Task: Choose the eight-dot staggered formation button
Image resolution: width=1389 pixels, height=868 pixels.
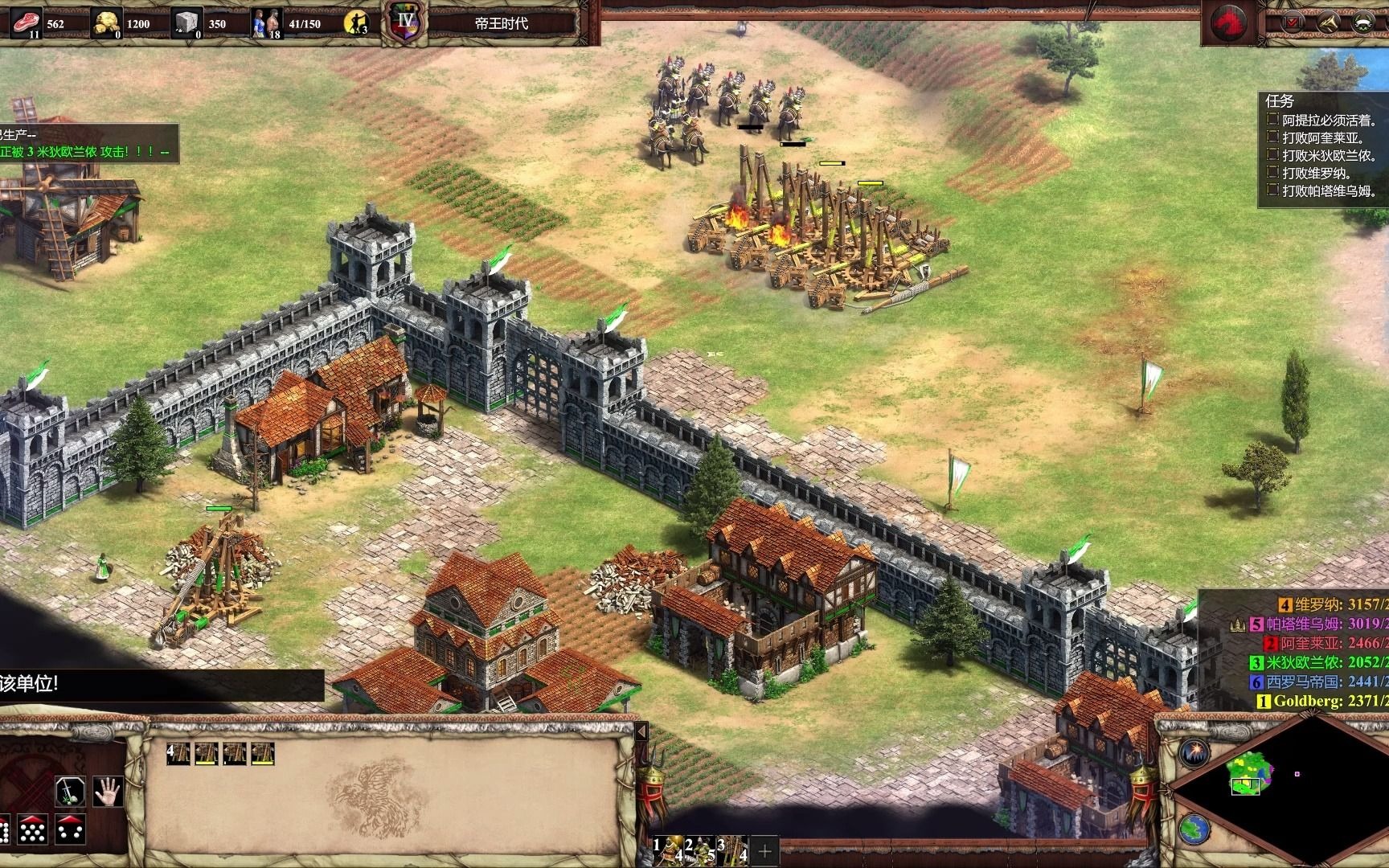Action: (x=33, y=829)
